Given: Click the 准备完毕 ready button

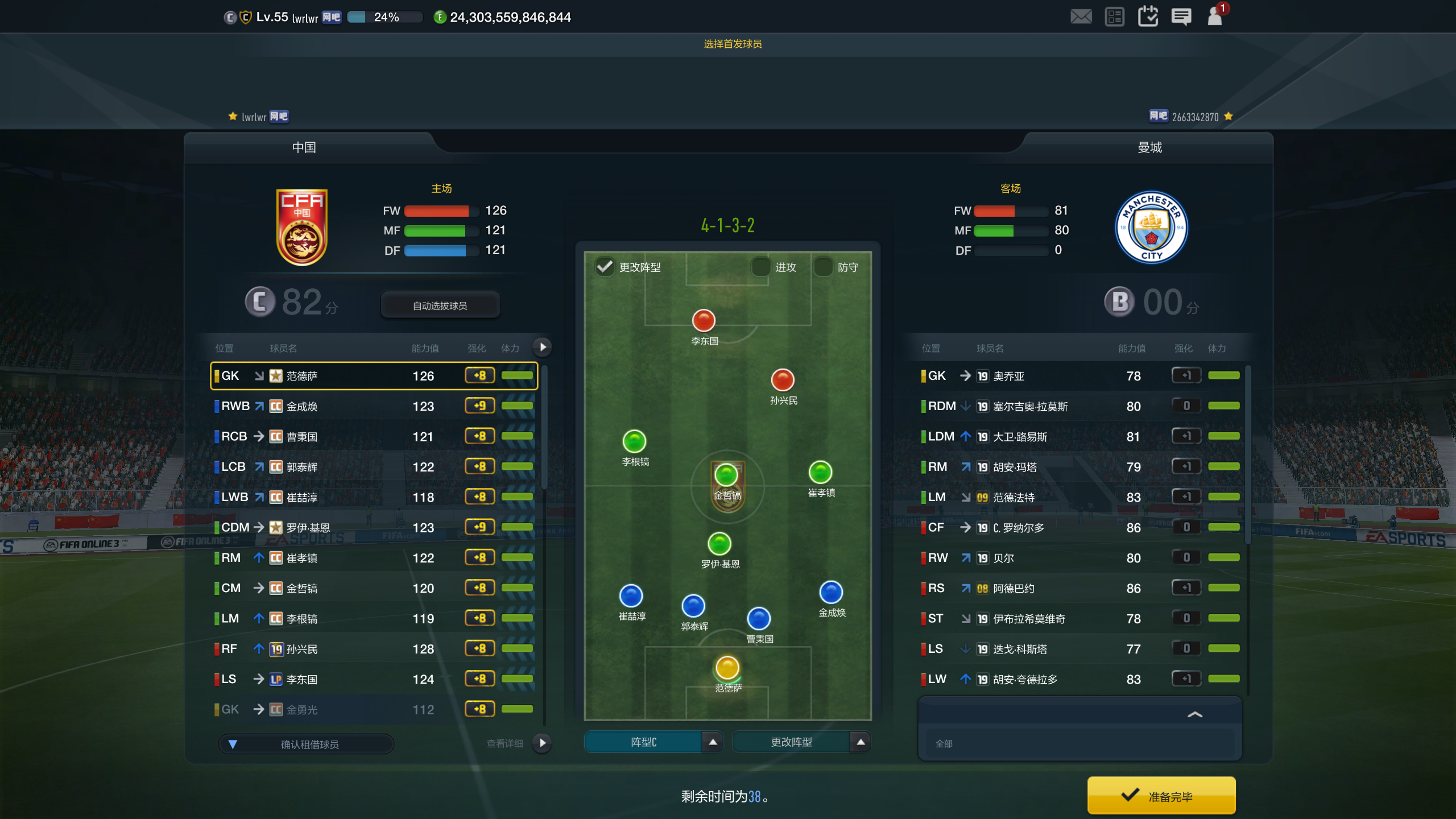Looking at the screenshot, I should (1161, 796).
